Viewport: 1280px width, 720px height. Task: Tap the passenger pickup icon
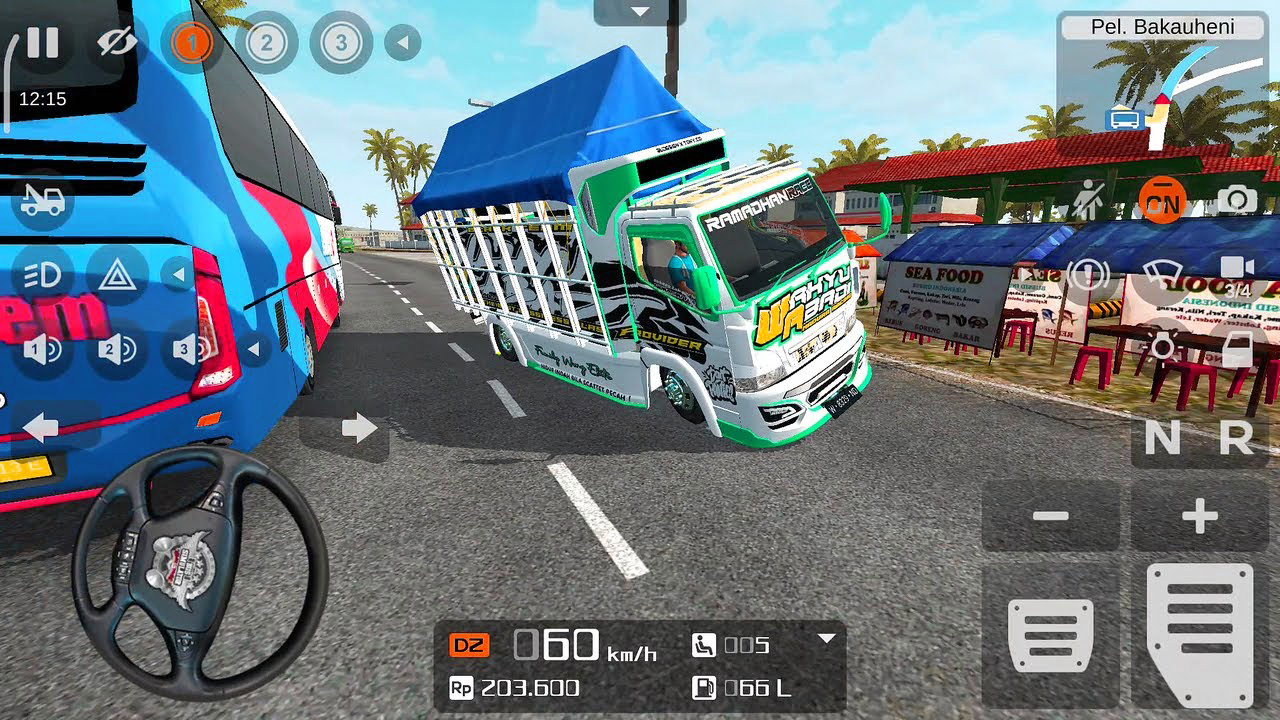(1090, 198)
